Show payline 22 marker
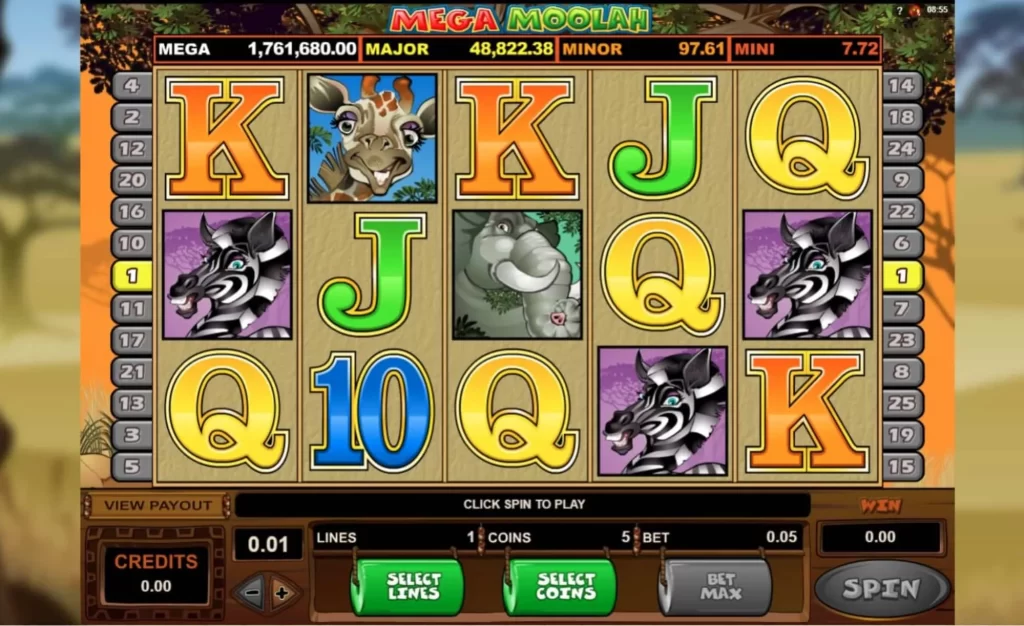The image size is (1024, 626). point(902,212)
